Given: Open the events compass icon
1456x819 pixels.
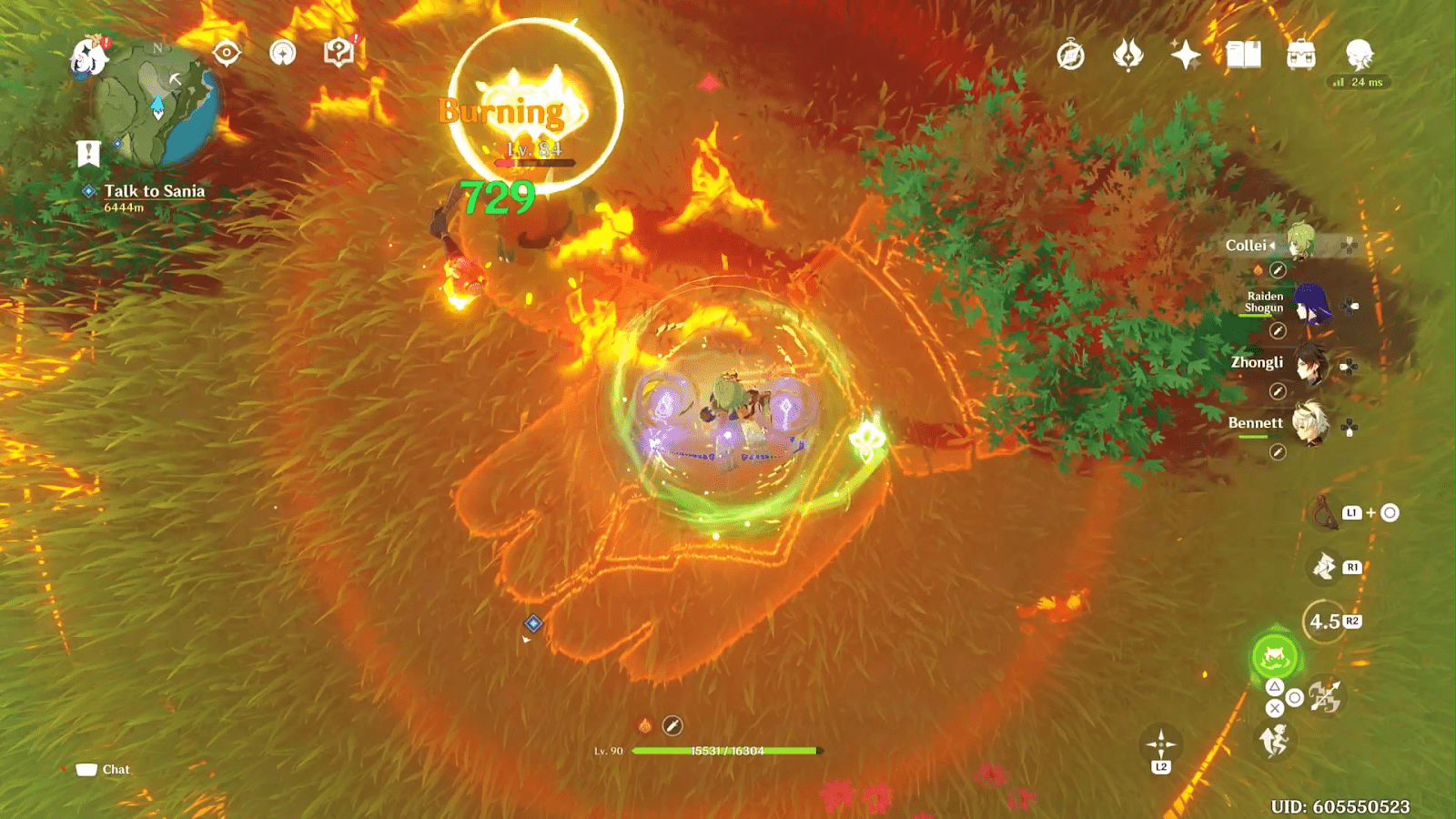Looking at the screenshot, I should click(x=1071, y=56).
